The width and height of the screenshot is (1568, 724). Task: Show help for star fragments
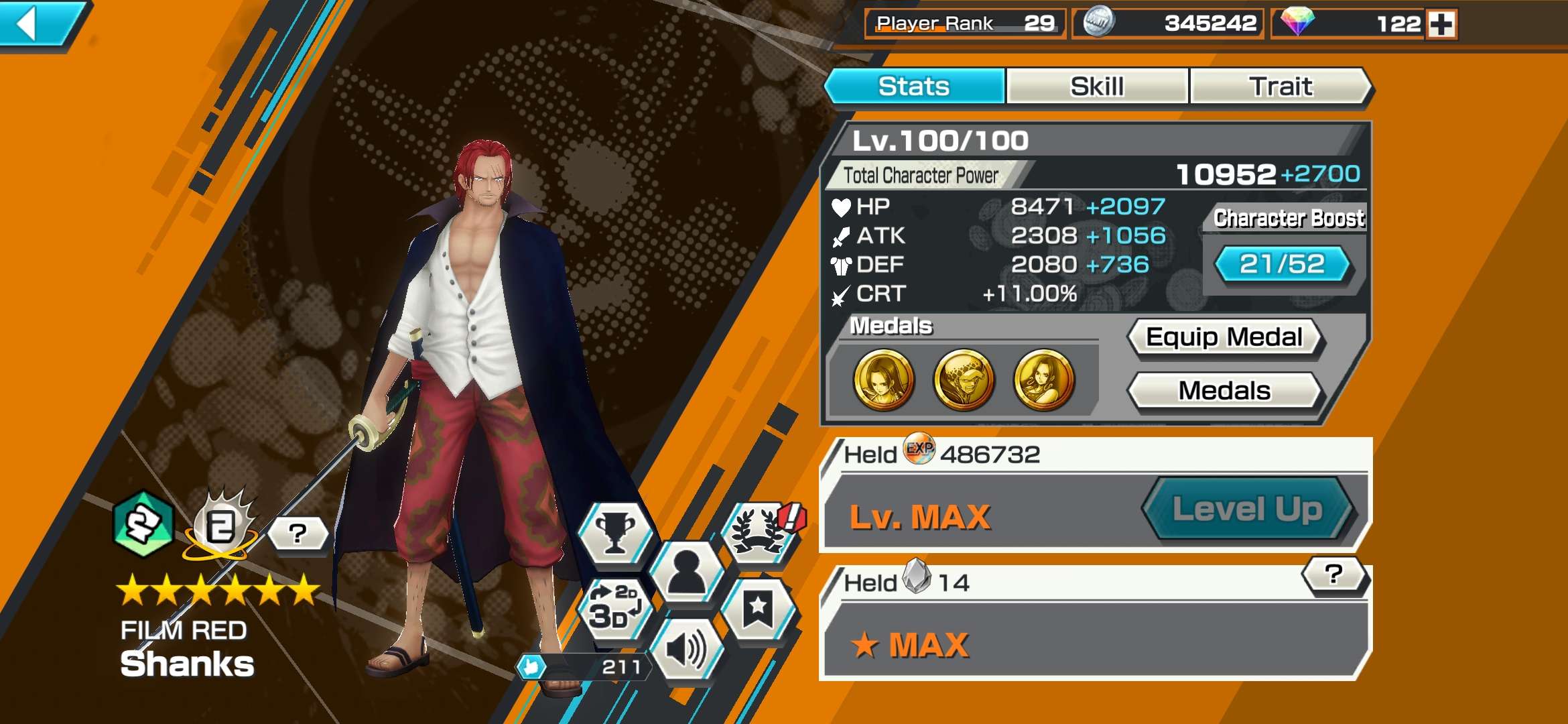coord(1333,575)
